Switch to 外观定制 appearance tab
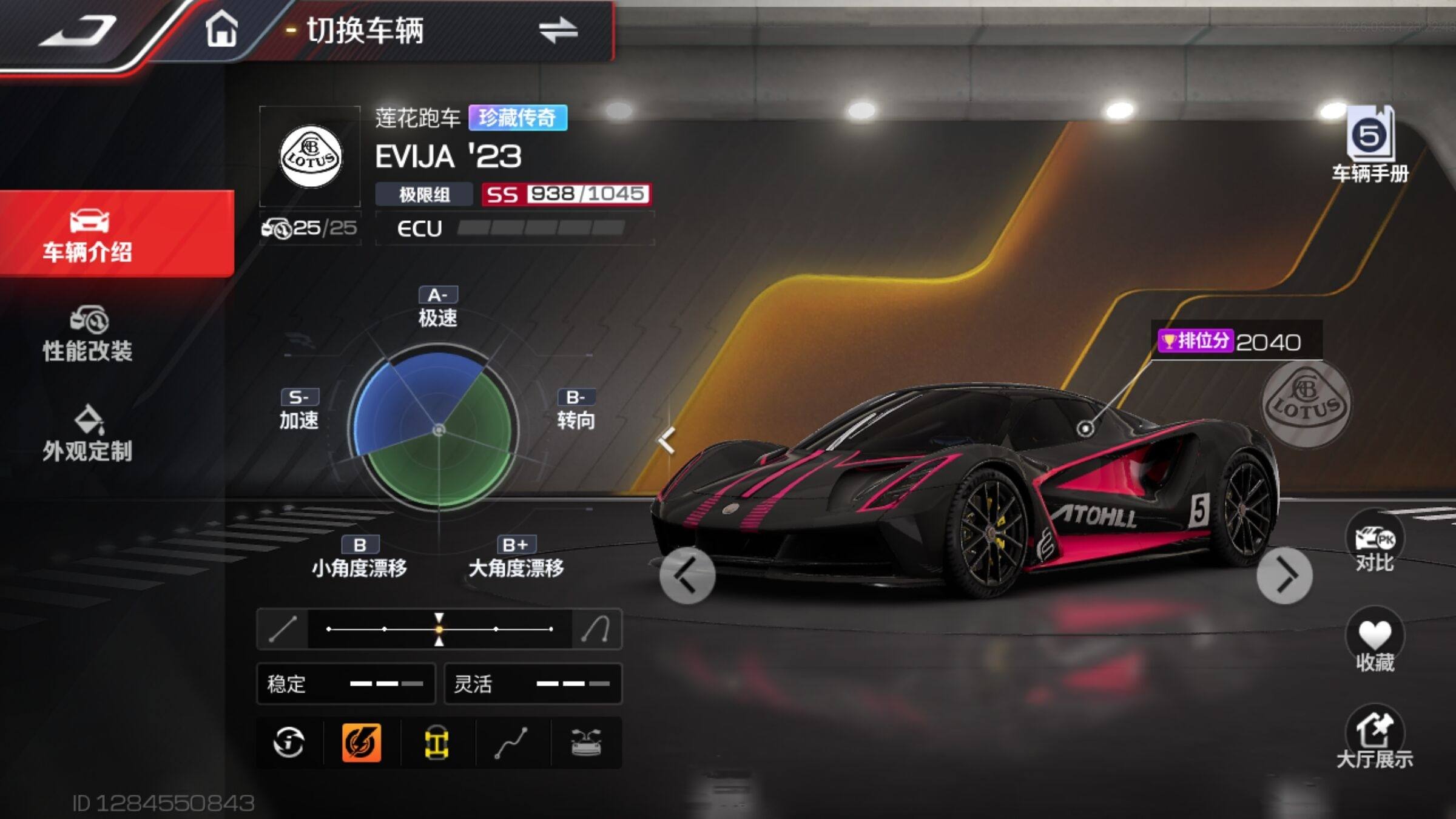This screenshot has width=1456, height=819. (x=88, y=434)
